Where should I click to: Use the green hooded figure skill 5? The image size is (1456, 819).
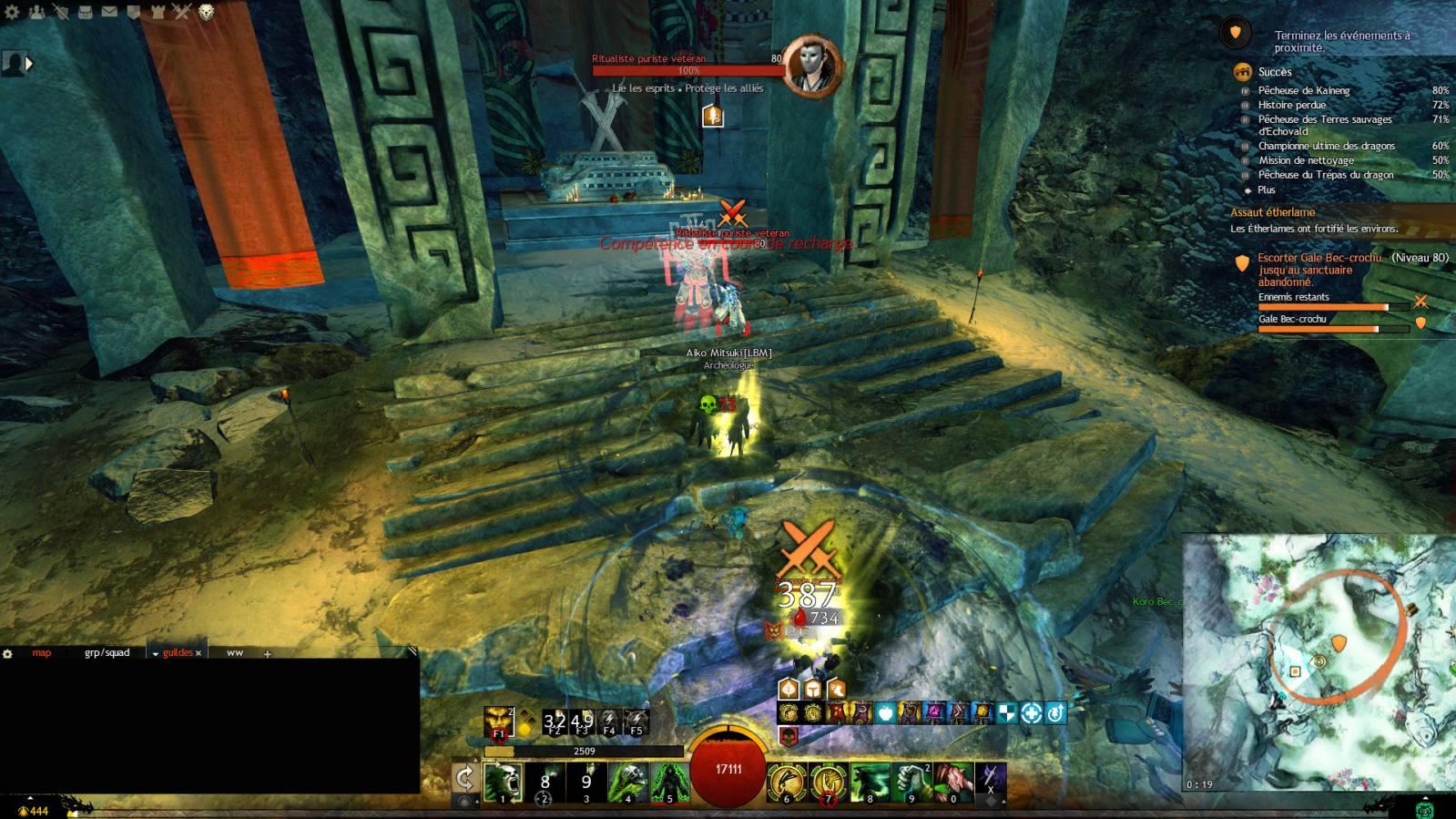click(669, 783)
